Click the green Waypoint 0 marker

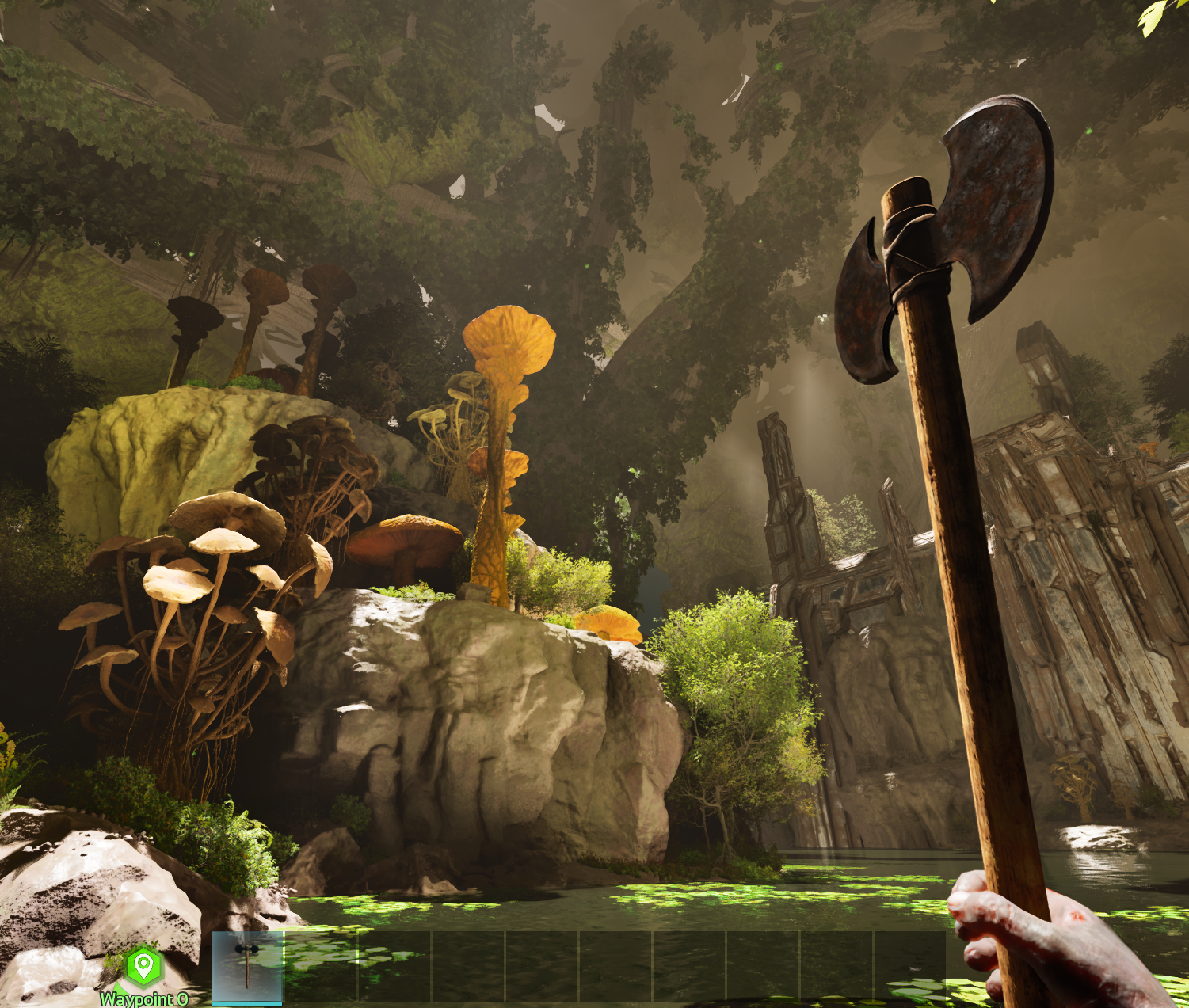pyautogui.click(x=143, y=966)
